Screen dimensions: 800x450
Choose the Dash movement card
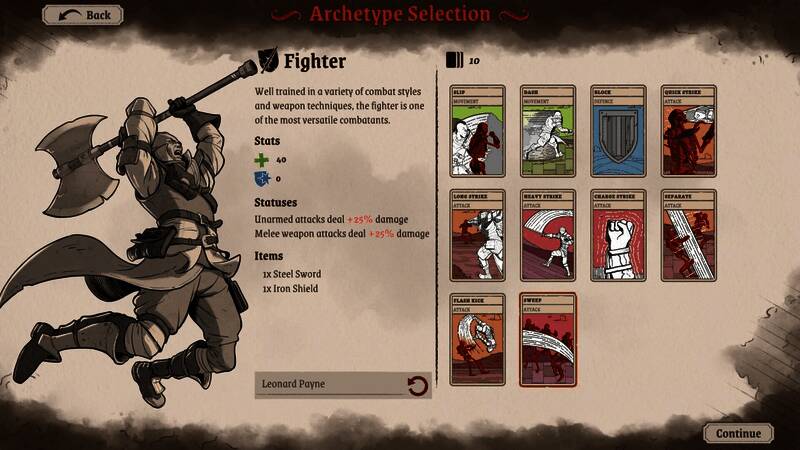click(547, 131)
